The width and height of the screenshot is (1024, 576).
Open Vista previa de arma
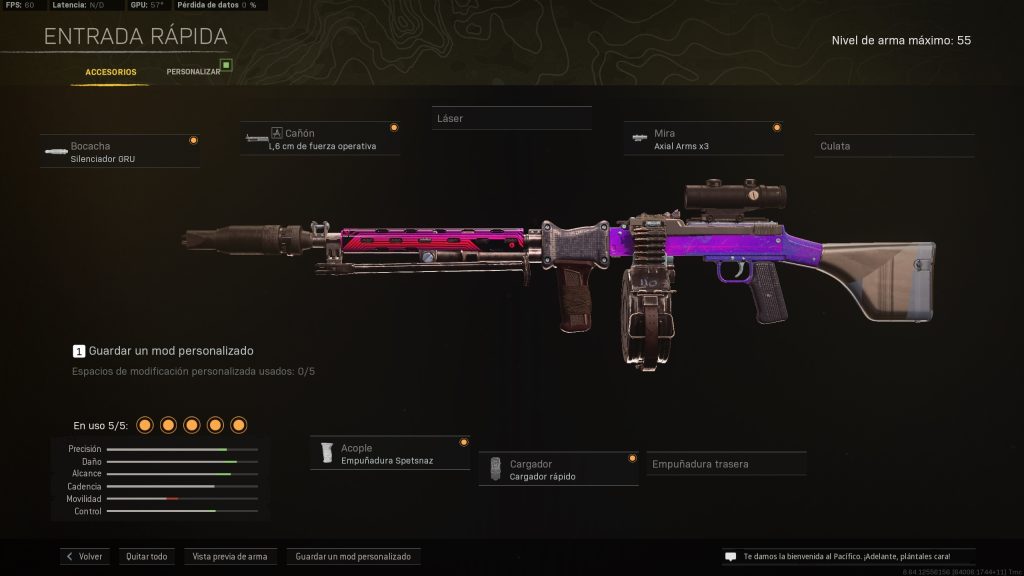[229, 556]
